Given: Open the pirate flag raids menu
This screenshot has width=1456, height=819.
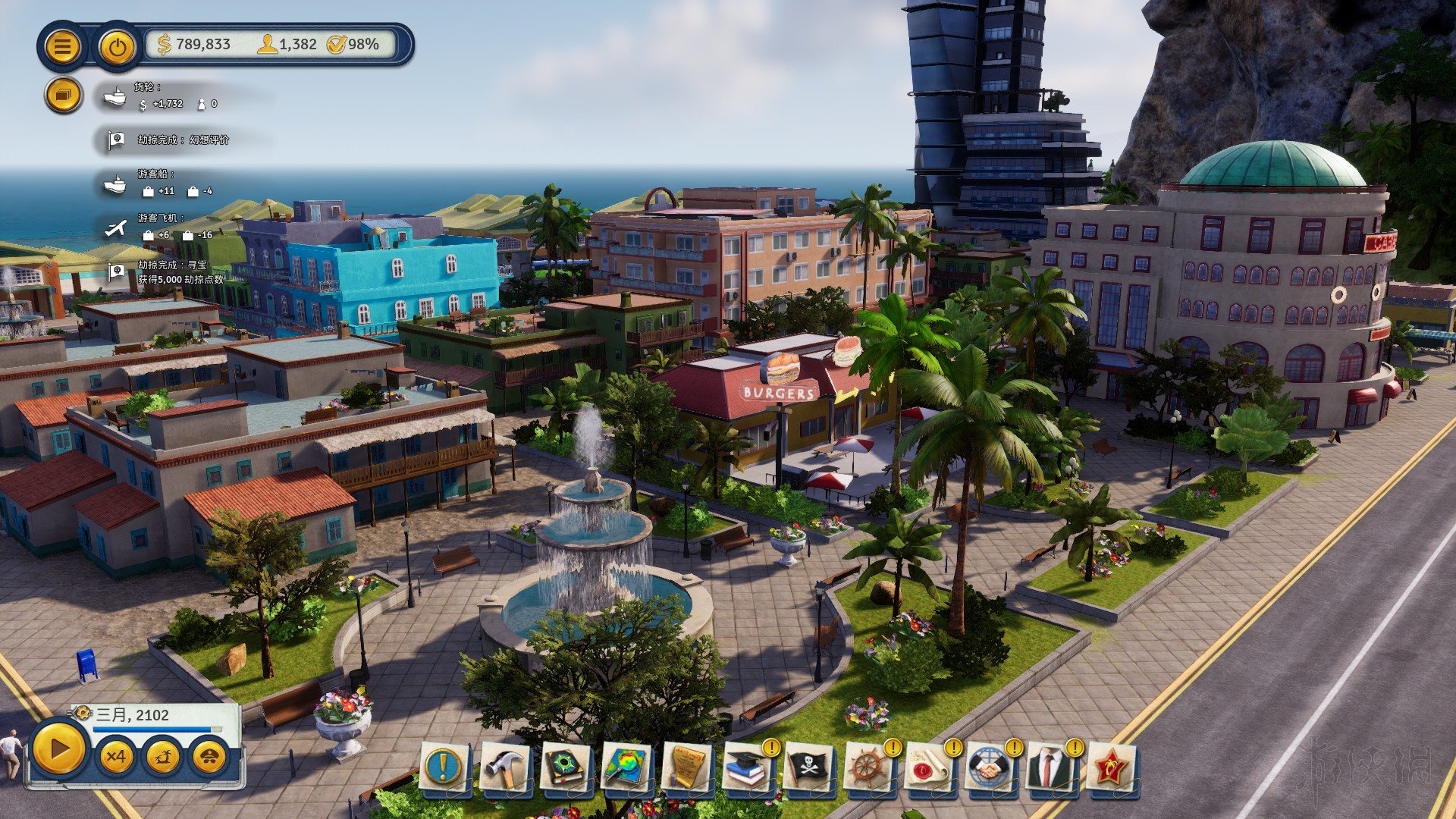Looking at the screenshot, I should [808, 767].
